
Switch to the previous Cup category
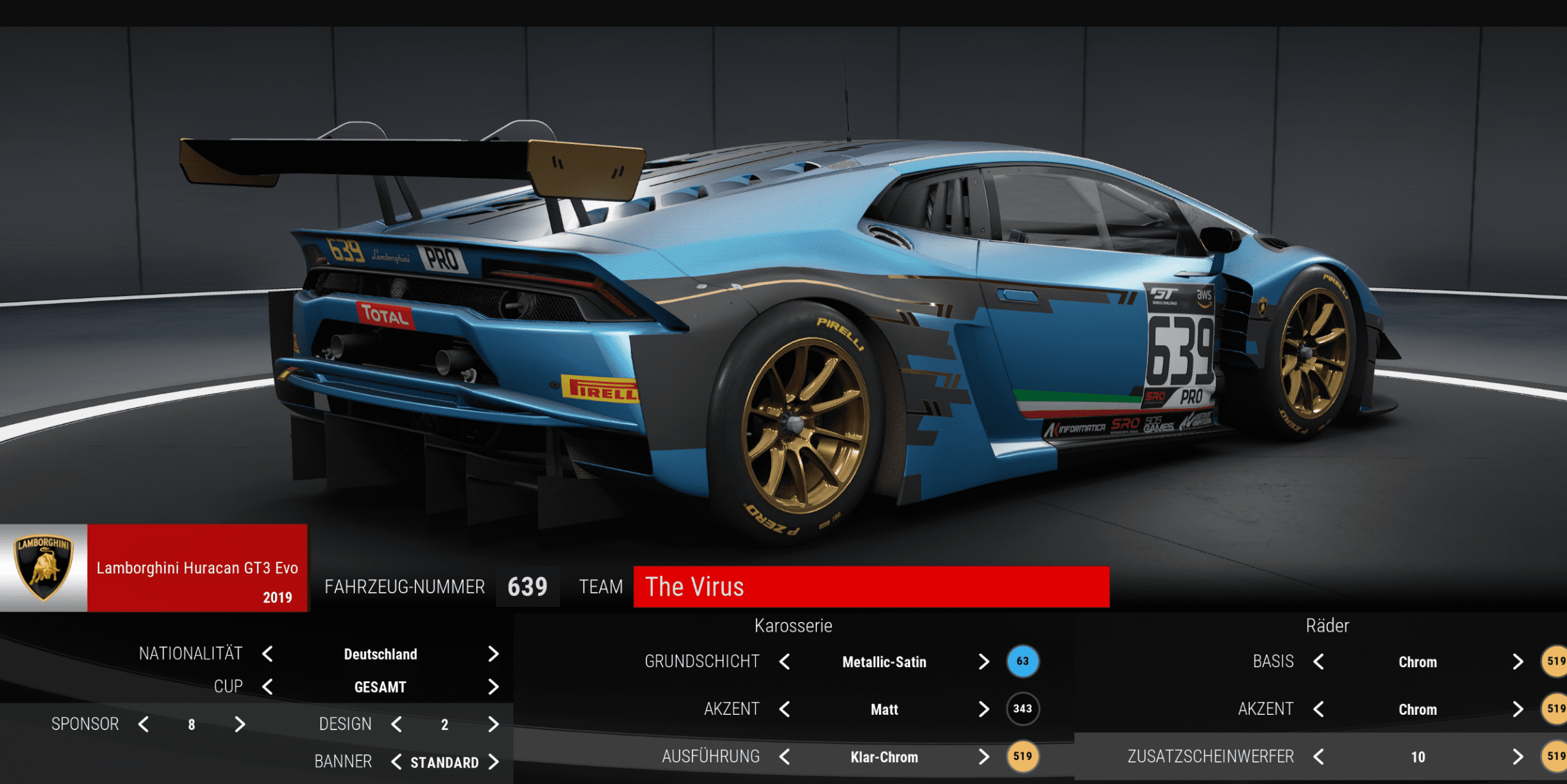267,687
